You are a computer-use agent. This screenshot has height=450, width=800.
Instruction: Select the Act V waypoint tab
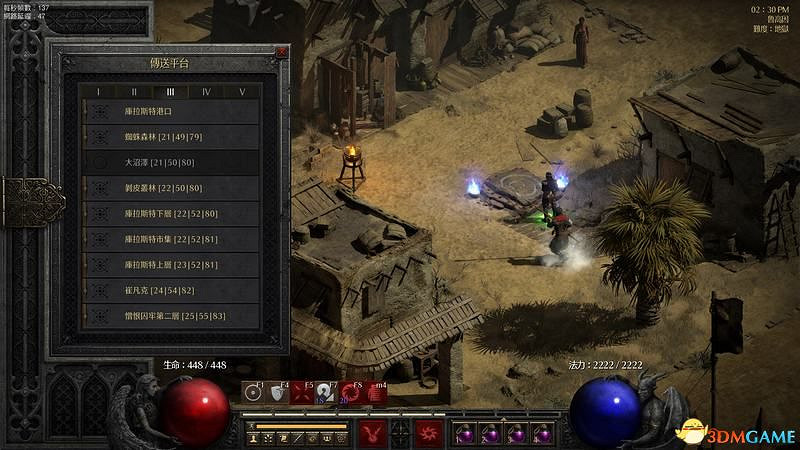(x=241, y=92)
